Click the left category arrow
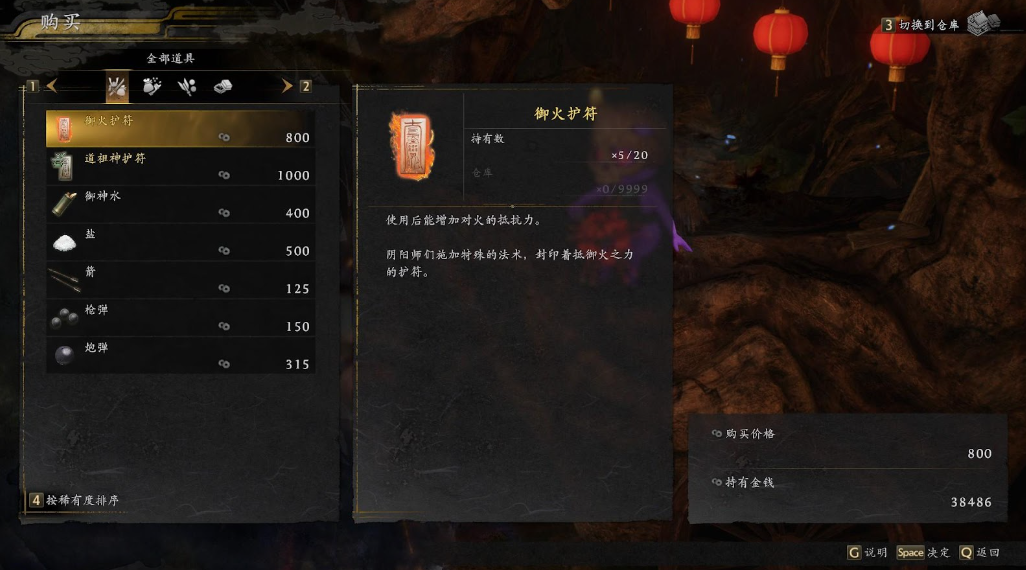Screen dimensions: 1026x570 click(x=51, y=86)
